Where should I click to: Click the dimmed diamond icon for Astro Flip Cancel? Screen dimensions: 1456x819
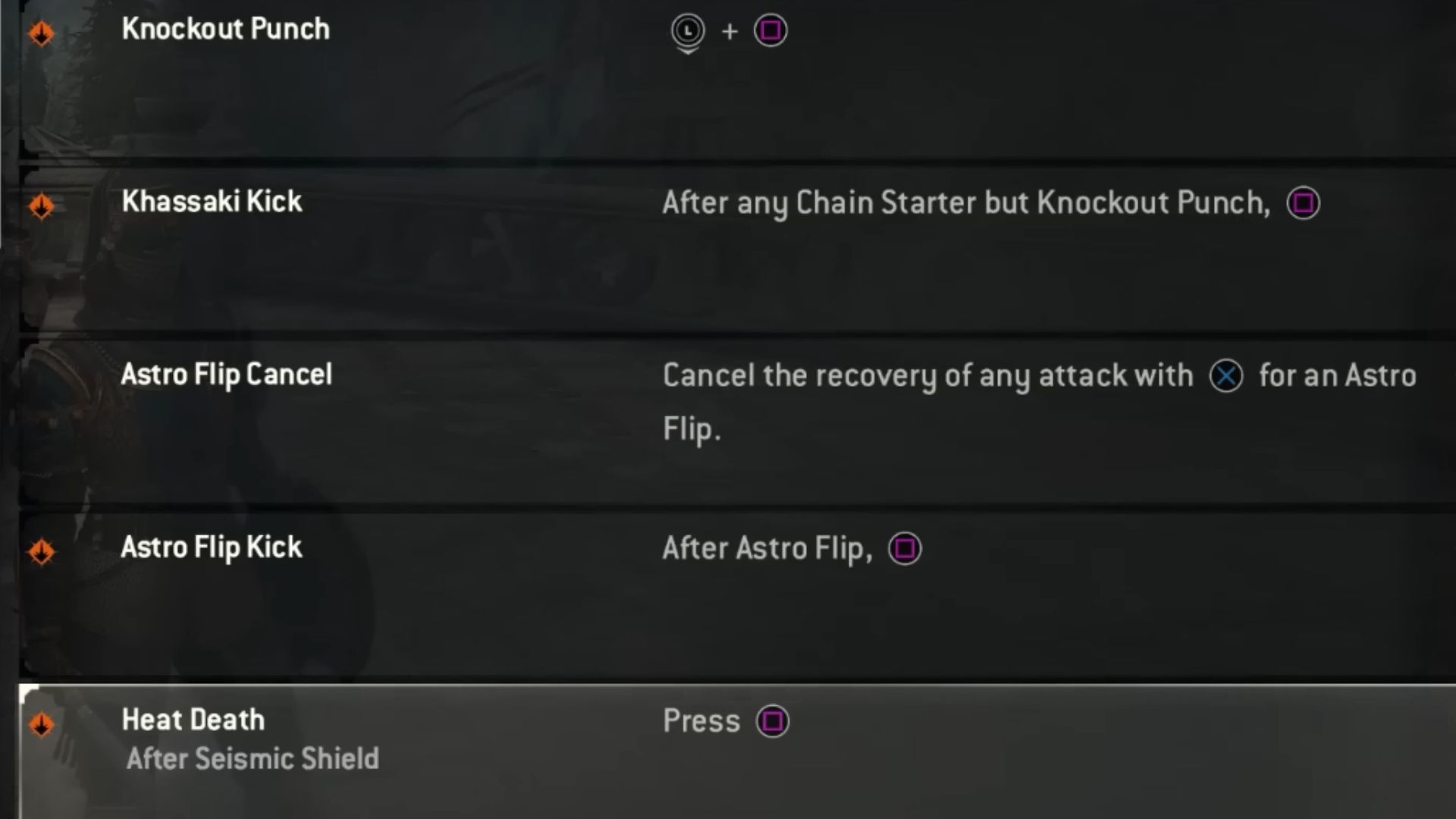42,375
